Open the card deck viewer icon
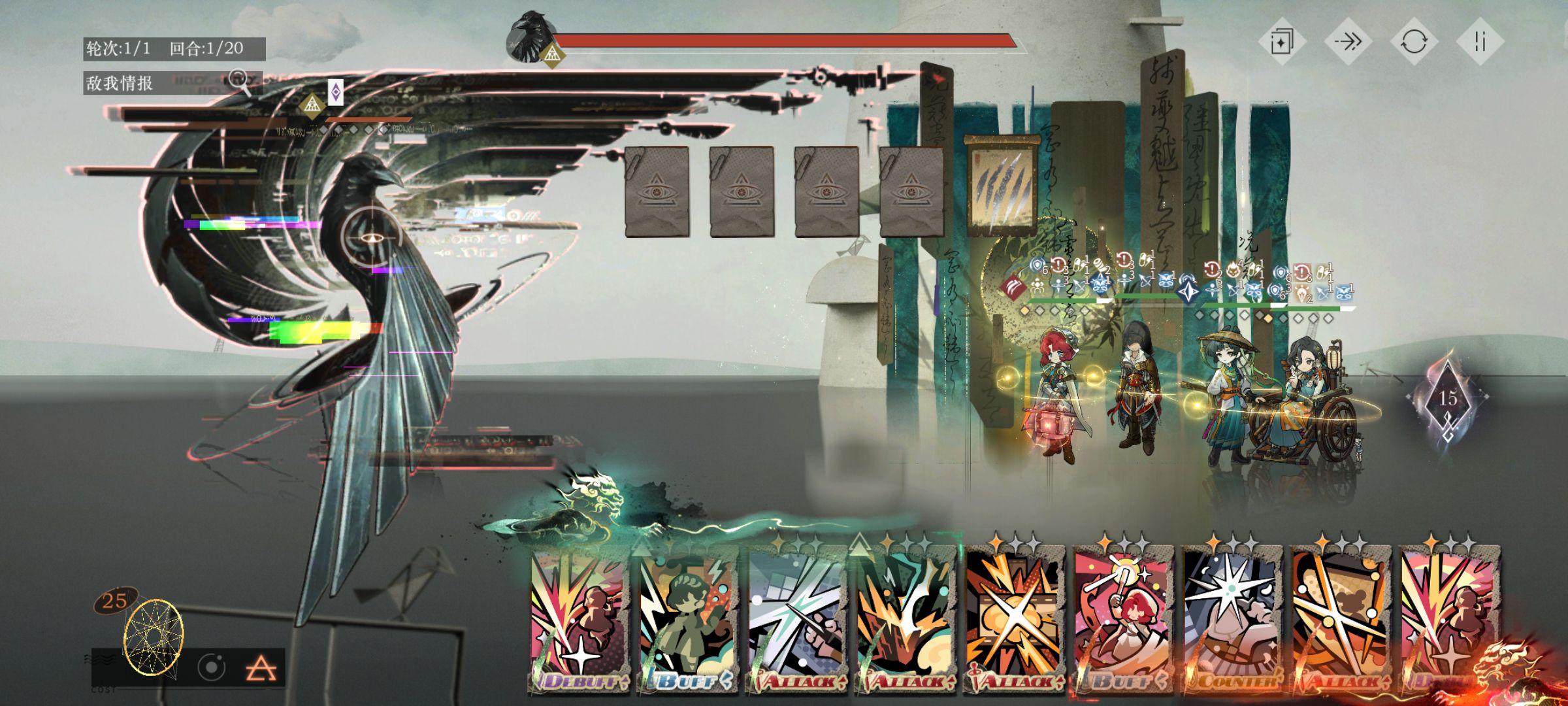The width and height of the screenshot is (1568, 706). pyautogui.click(x=1282, y=42)
